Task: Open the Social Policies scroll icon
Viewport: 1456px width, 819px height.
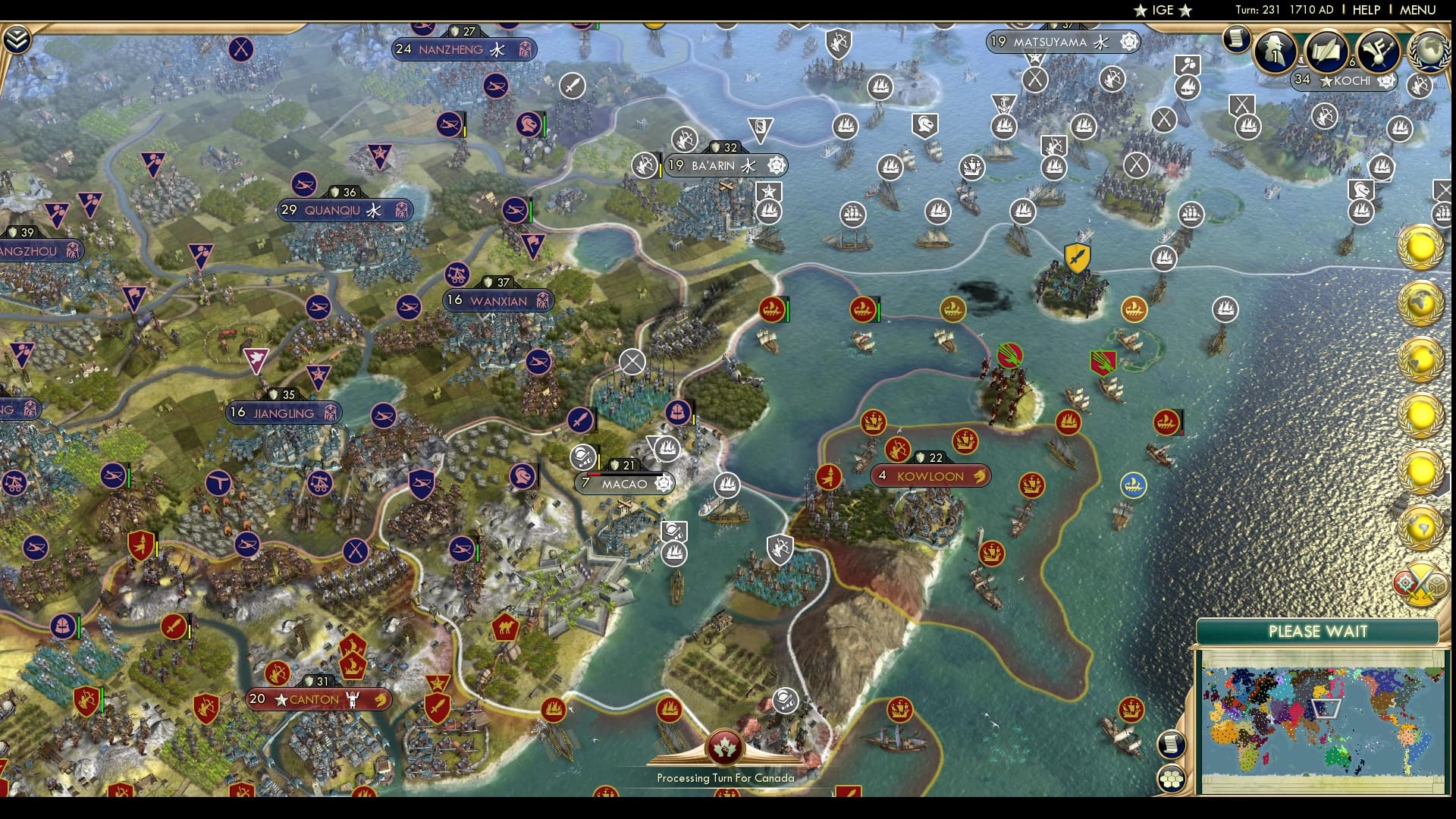Action: pos(1326,52)
